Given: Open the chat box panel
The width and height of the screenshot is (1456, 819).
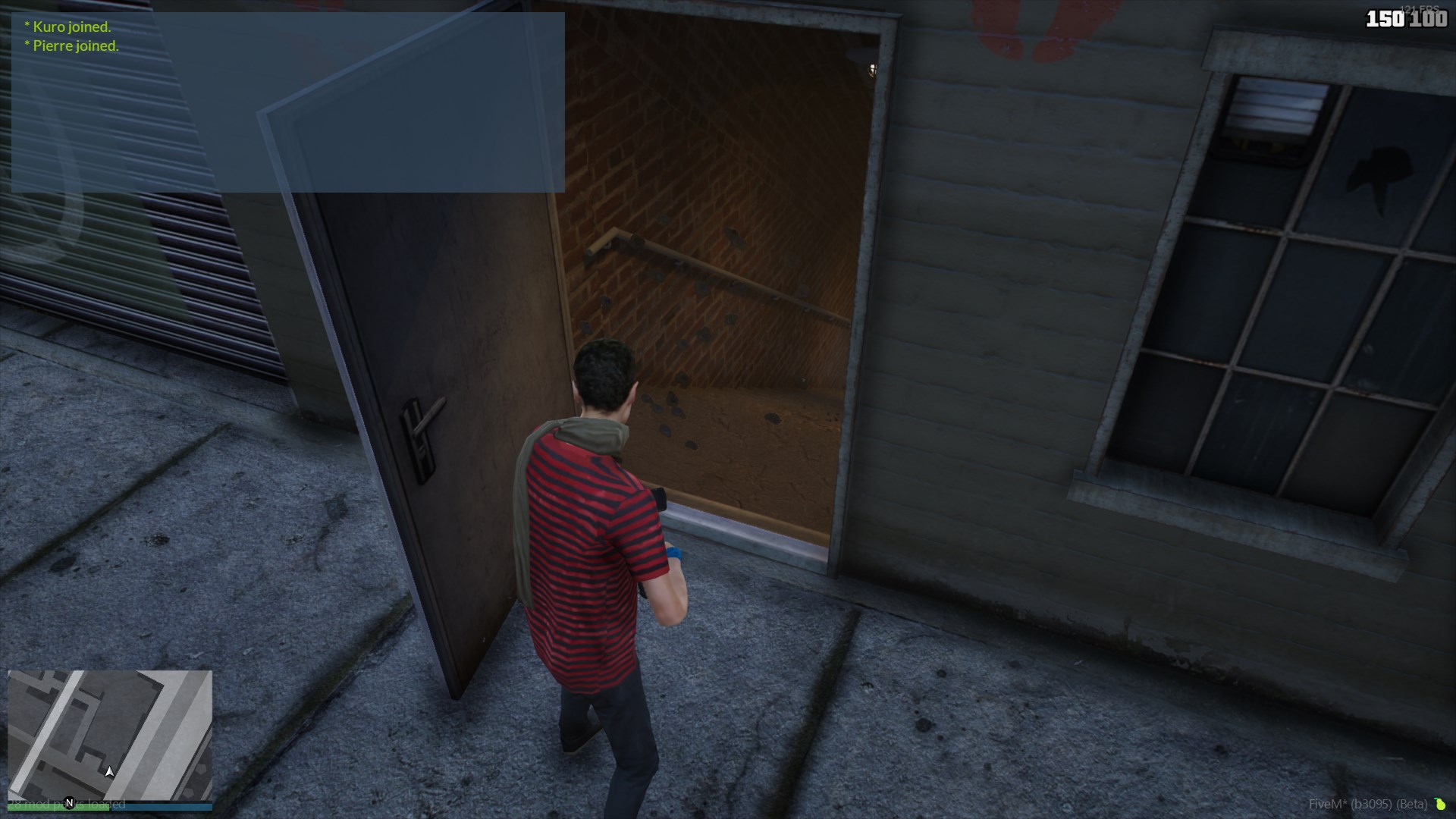Looking at the screenshot, I should click(287, 102).
